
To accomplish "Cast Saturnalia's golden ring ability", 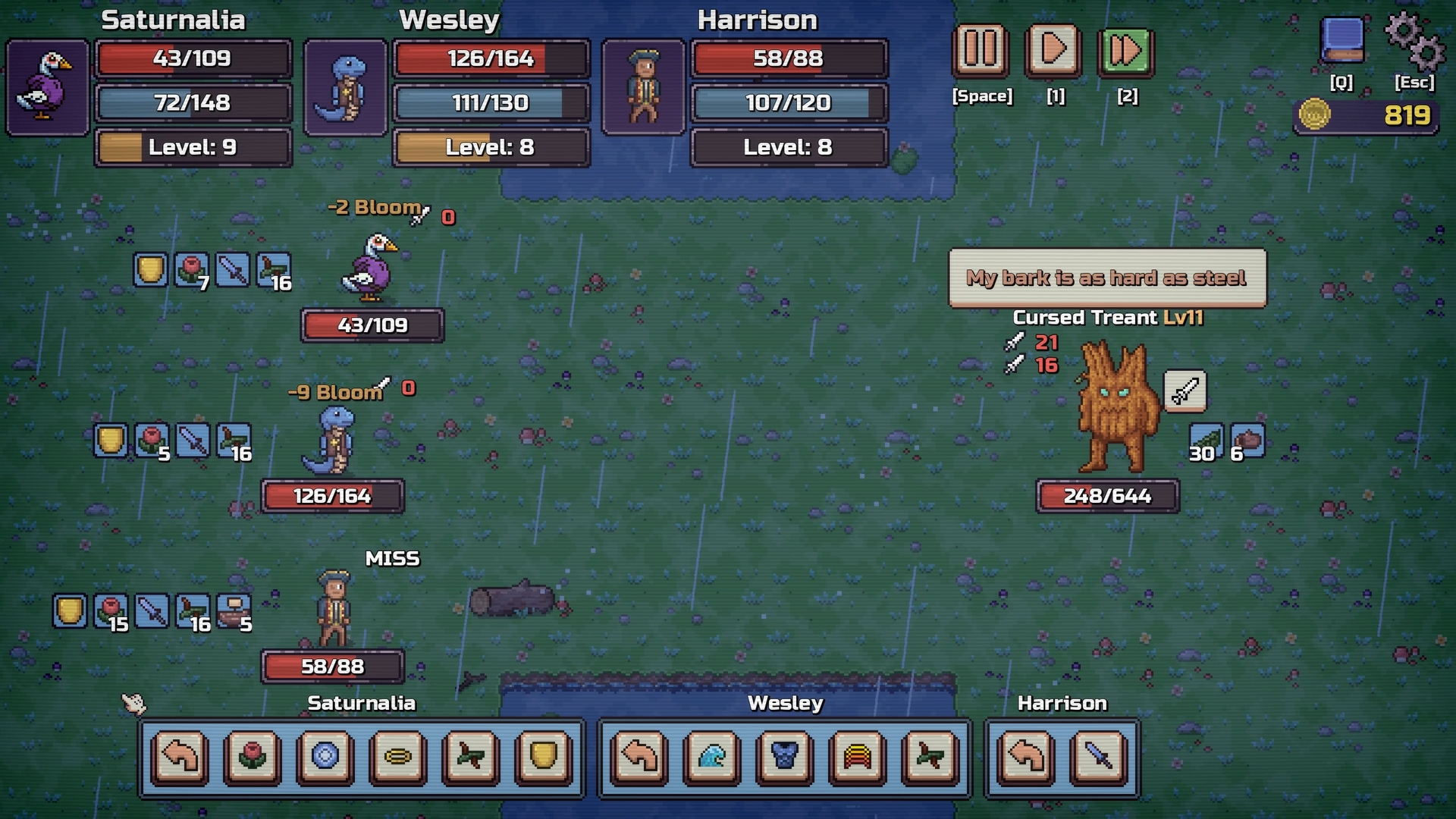I will point(397,756).
